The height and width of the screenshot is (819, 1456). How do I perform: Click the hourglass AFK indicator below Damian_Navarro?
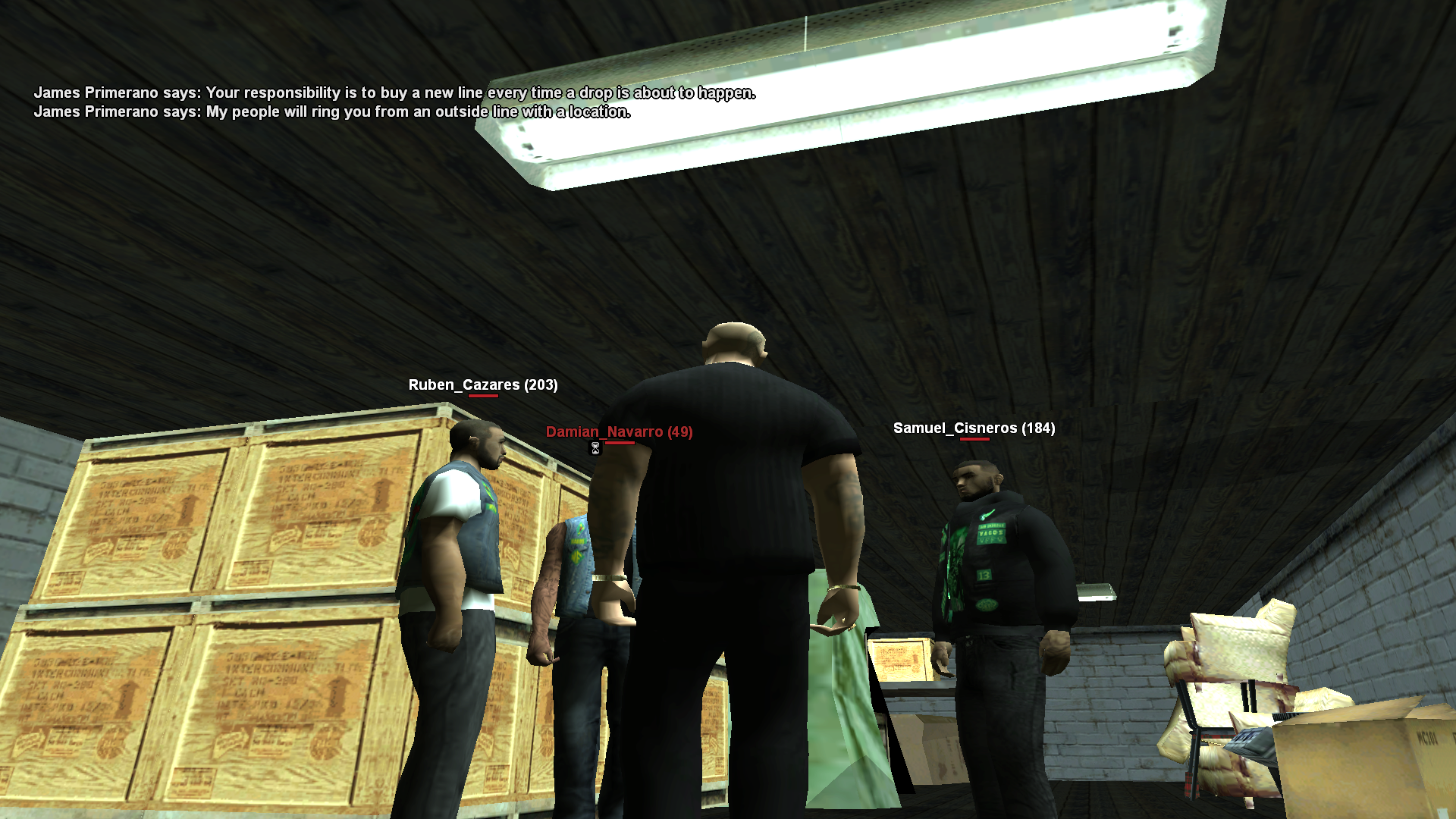tap(595, 448)
